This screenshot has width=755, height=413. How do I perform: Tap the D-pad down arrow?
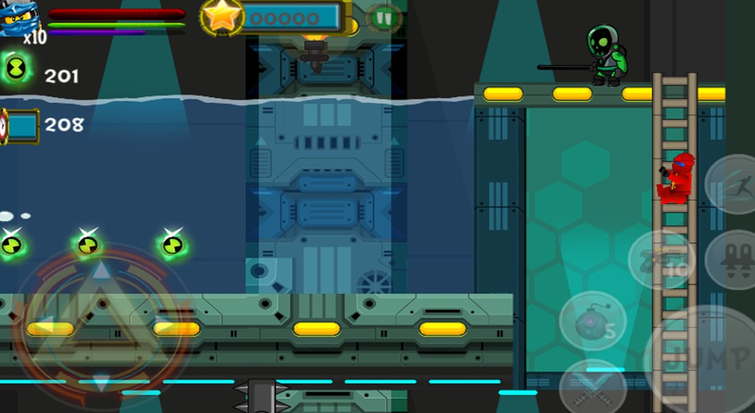pos(101,380)
